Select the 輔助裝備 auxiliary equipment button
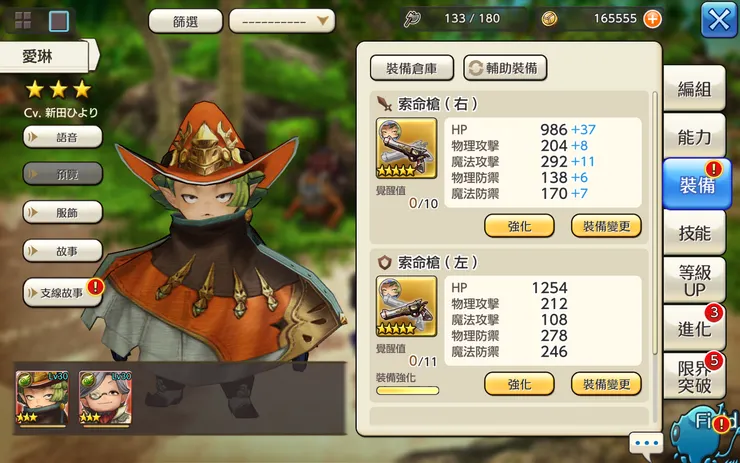The image size is (740, 463). click(x=505, y=68)
